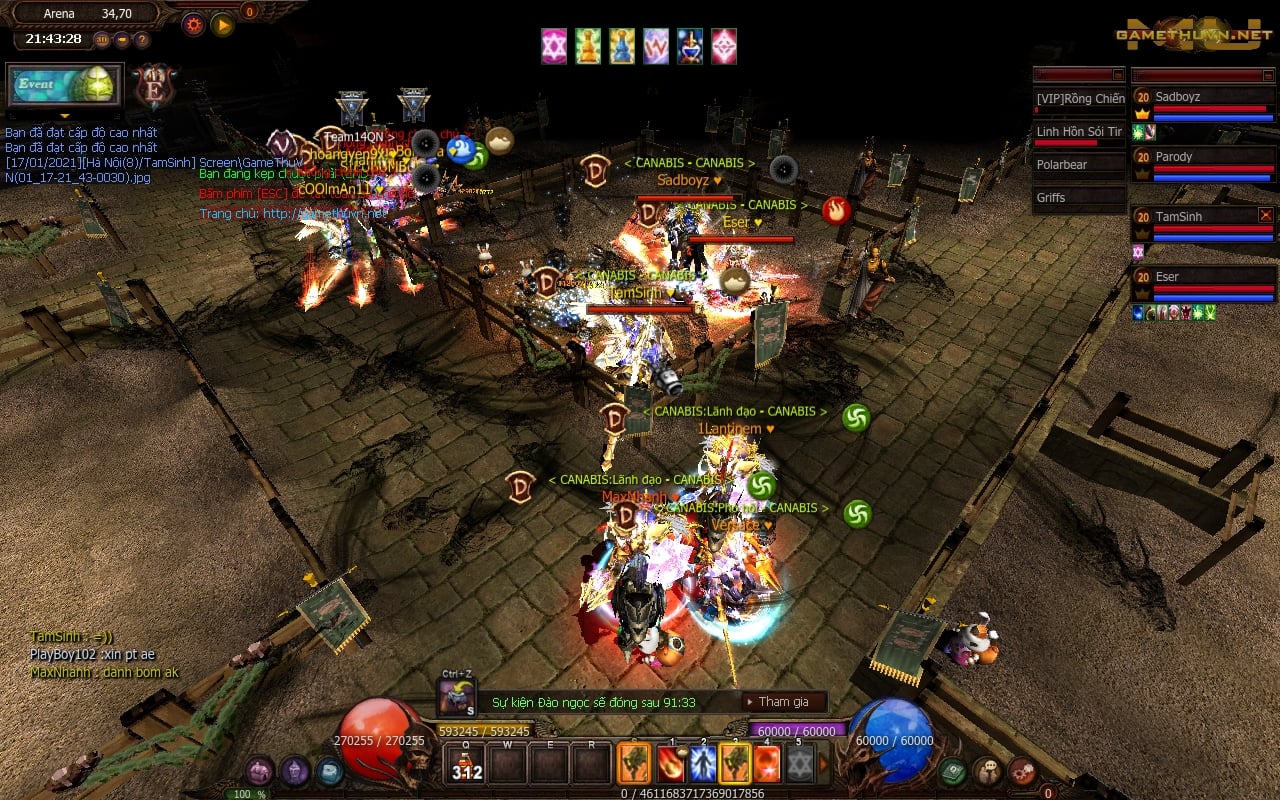Use the potion in the Q slot
Viewport: 1280px width, 800px height.
[x=467, y=764]
